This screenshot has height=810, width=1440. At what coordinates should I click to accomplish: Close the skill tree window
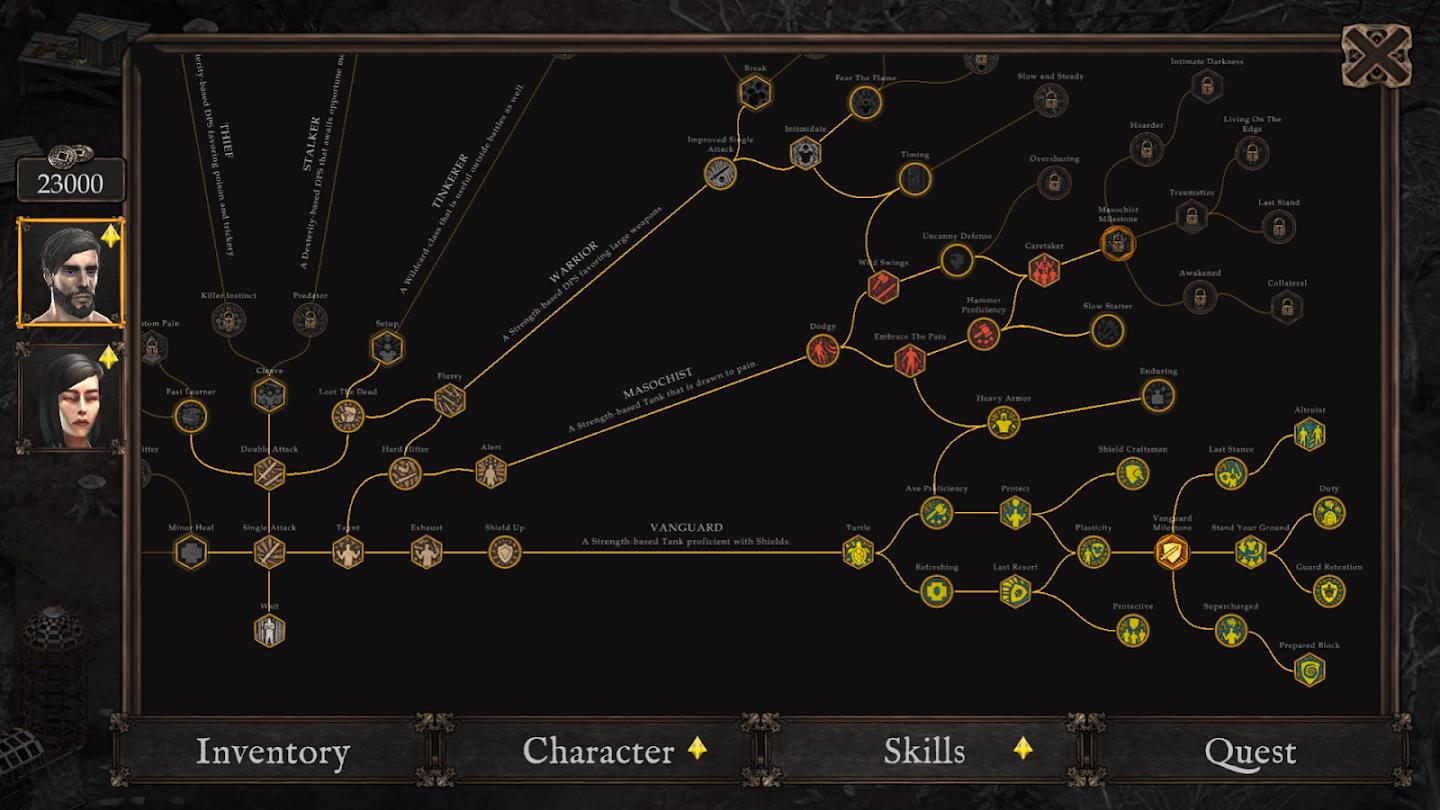pyautogui.click(x=1375, y=56)
